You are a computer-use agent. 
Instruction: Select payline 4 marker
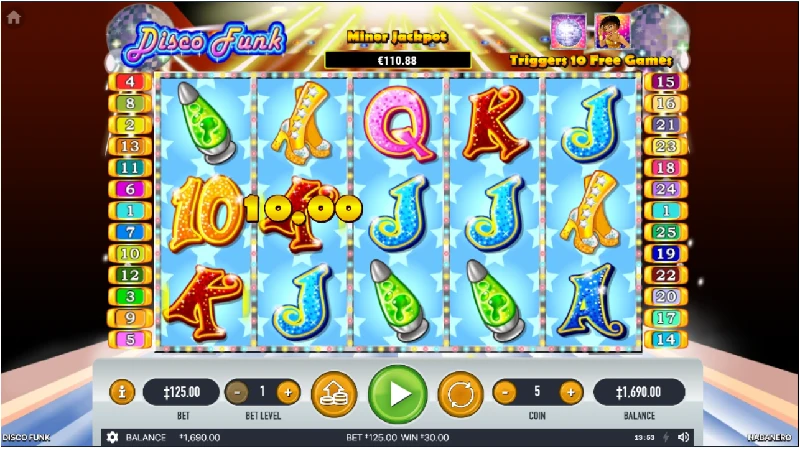click(x=131, y=82)
